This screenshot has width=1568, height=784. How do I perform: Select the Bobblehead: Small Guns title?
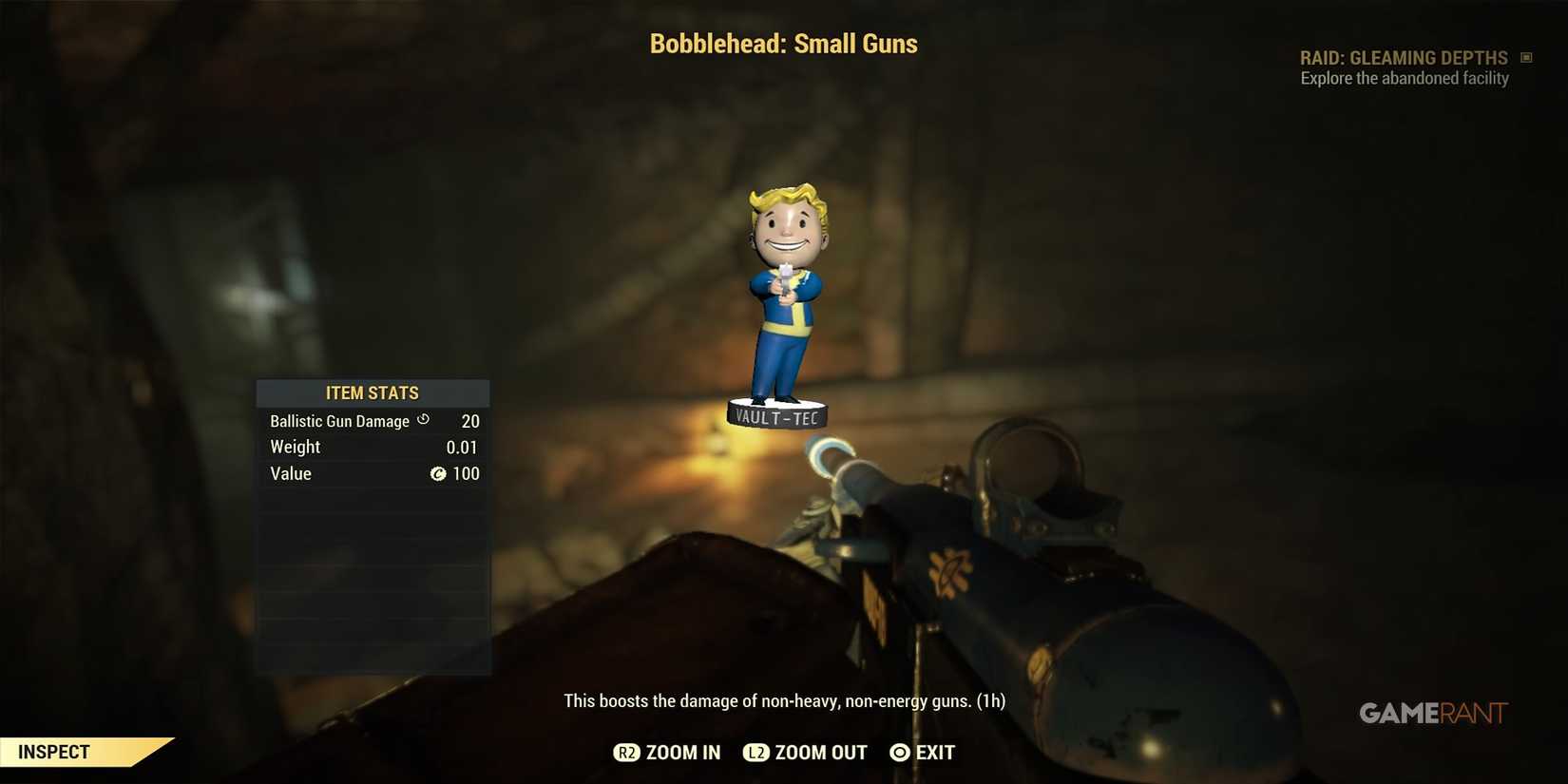tap(783, 43)
